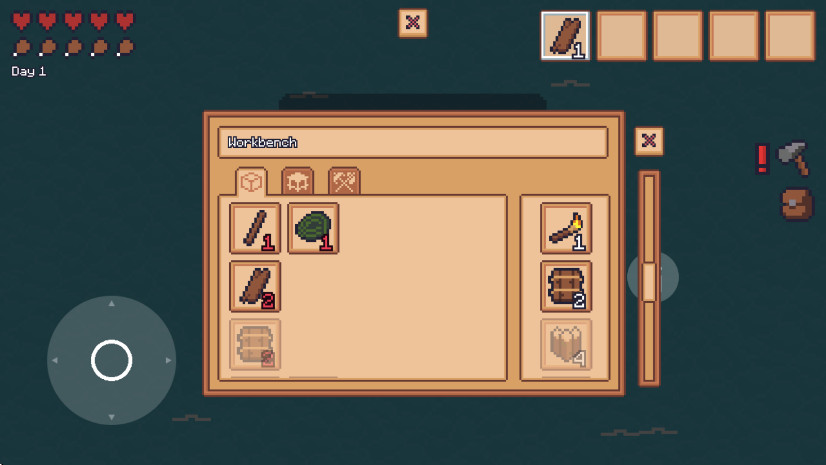The image size is (826, 465).
Task: Tap the virtual joystick center ring
Action: click(x=111, y=360)
